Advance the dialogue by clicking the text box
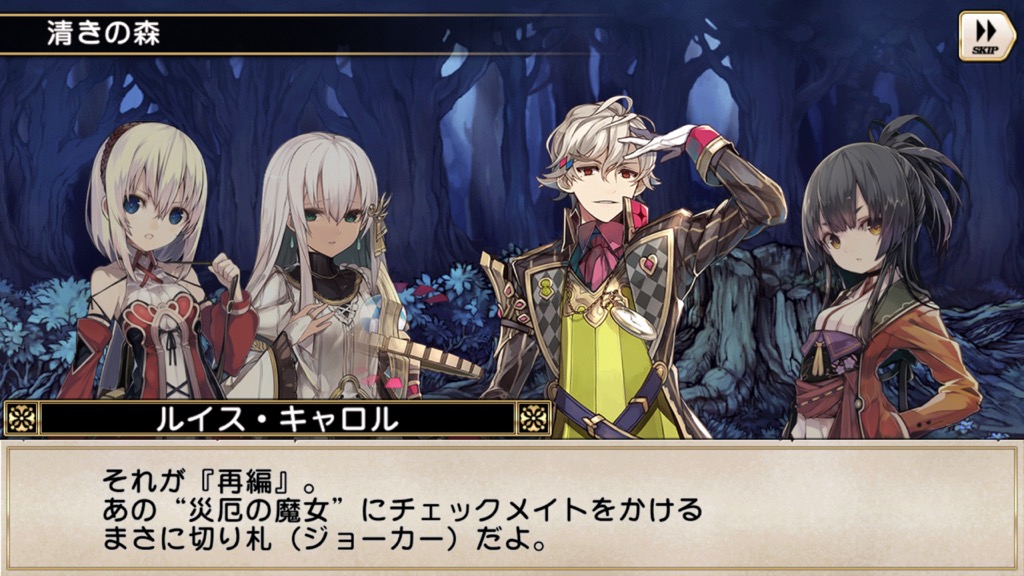The image size is (1024, 576). pyautogui.click(x=511, y=509)
